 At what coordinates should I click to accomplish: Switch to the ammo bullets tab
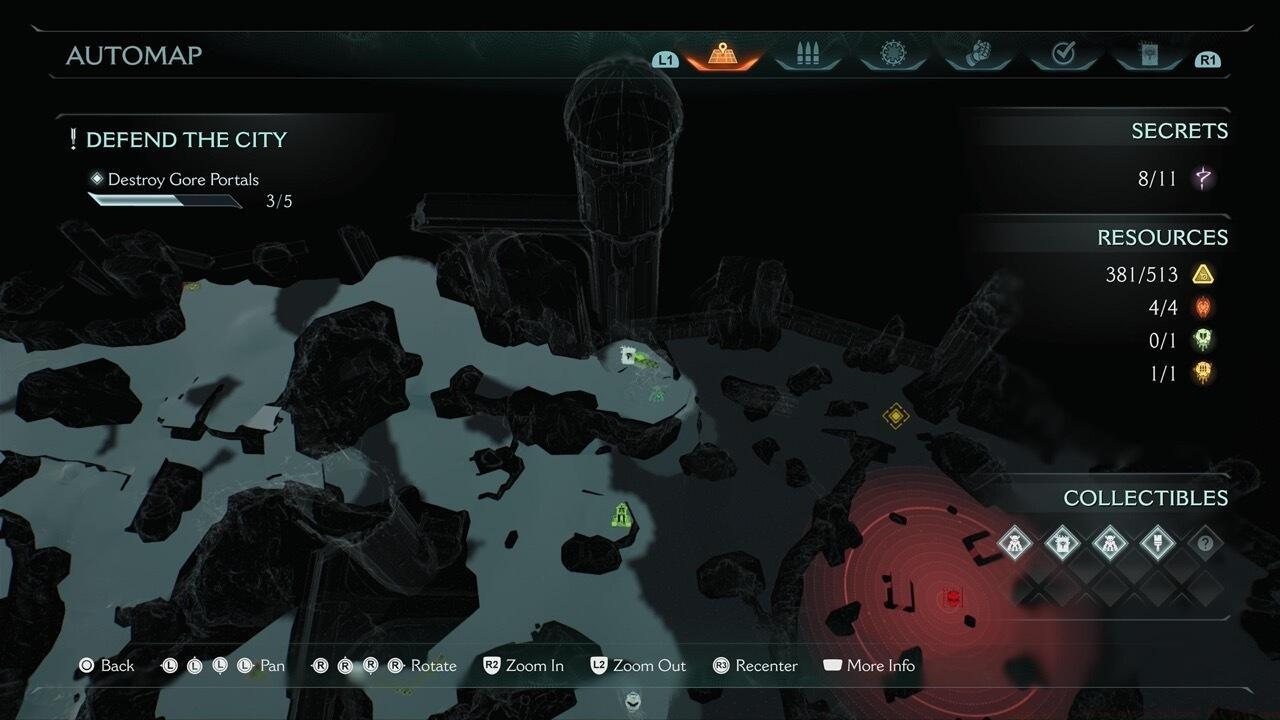807,55
